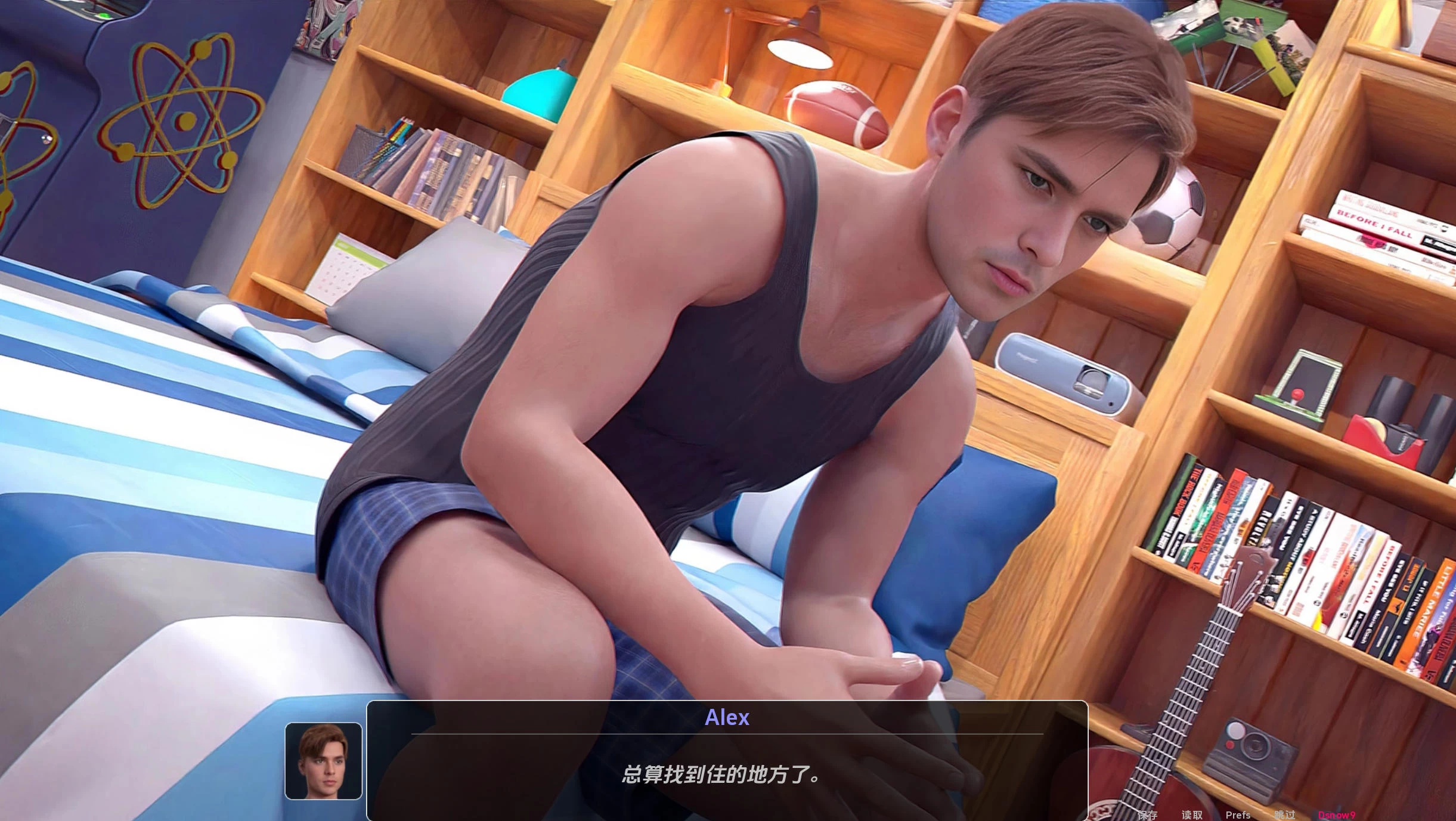The width and height of the screenshot is (1456, 821).
Task: Open the Prefs settings menu
Action: (1238, 814)
